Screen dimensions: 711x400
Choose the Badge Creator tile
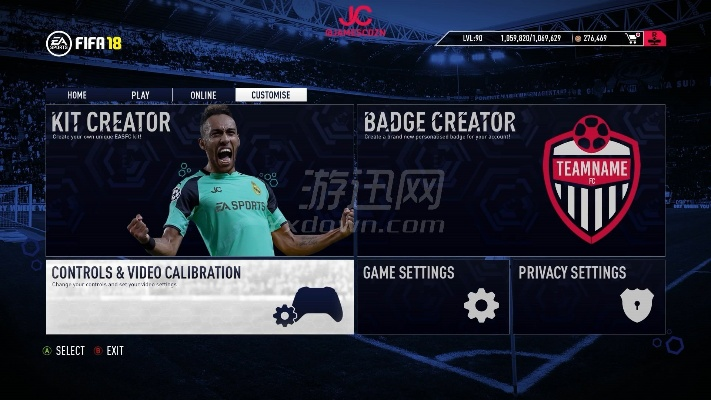click(511, 180)
